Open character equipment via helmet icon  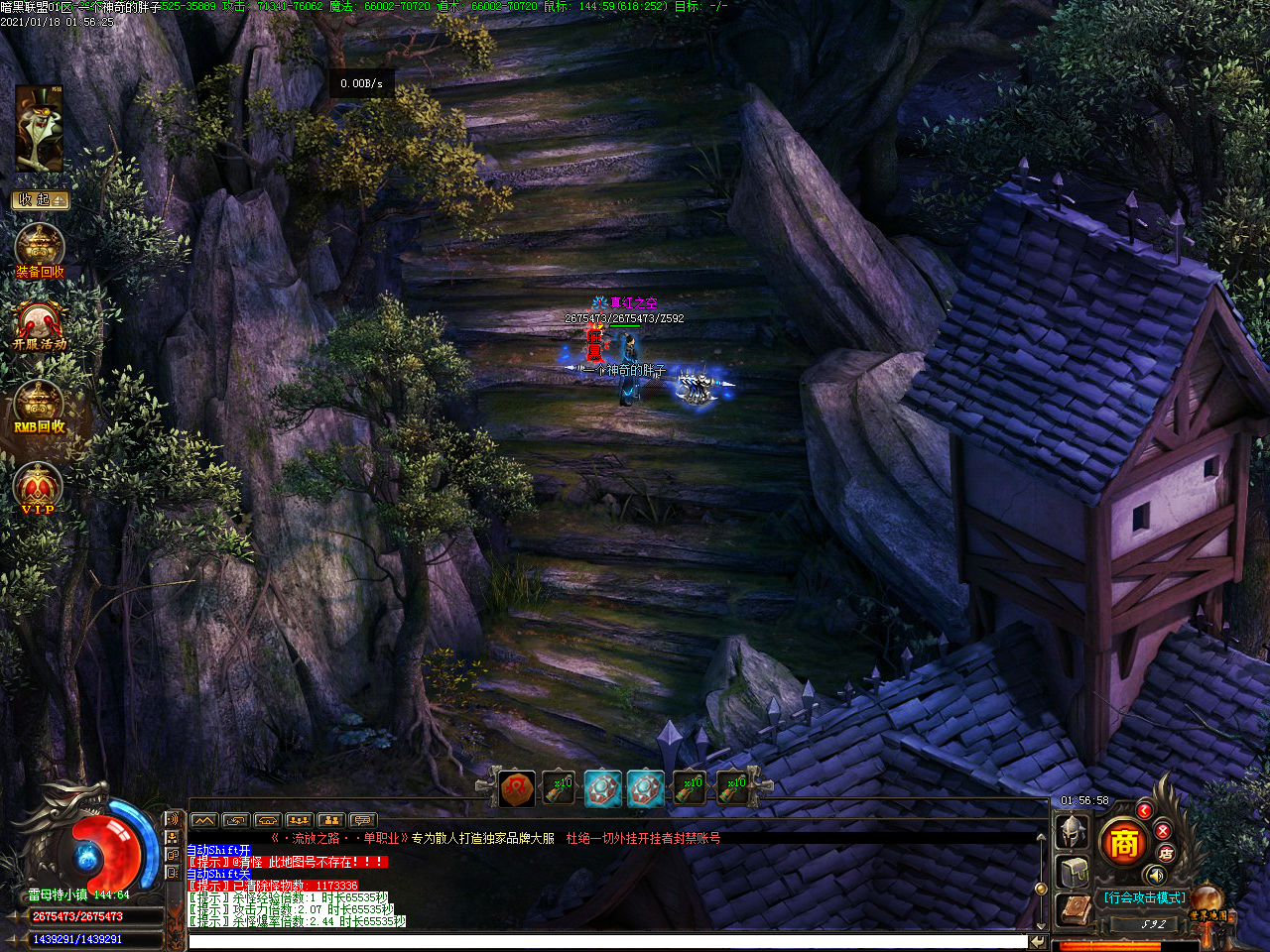point(1073,831)
